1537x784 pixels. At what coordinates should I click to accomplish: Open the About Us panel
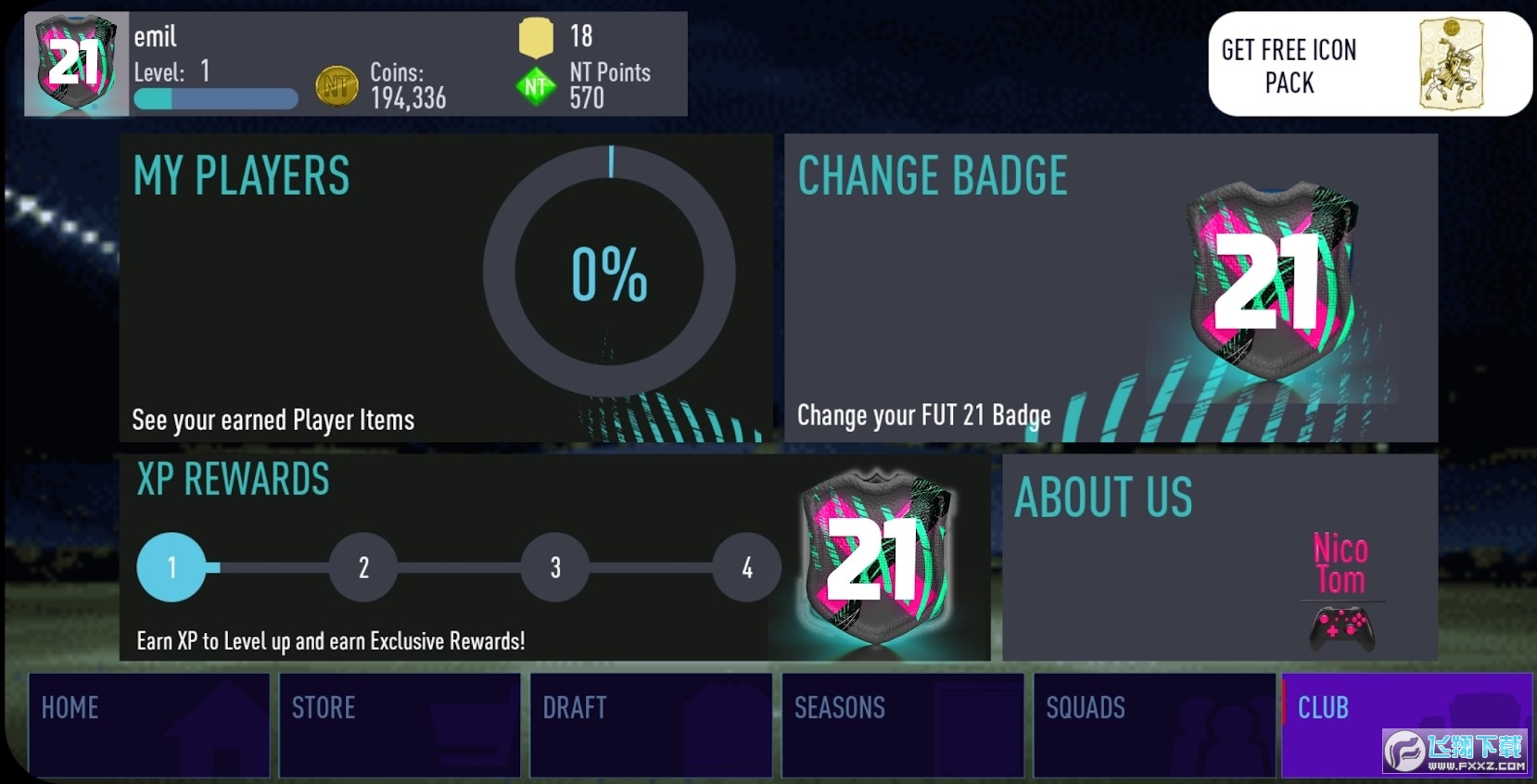click(x=1219, y=557)
